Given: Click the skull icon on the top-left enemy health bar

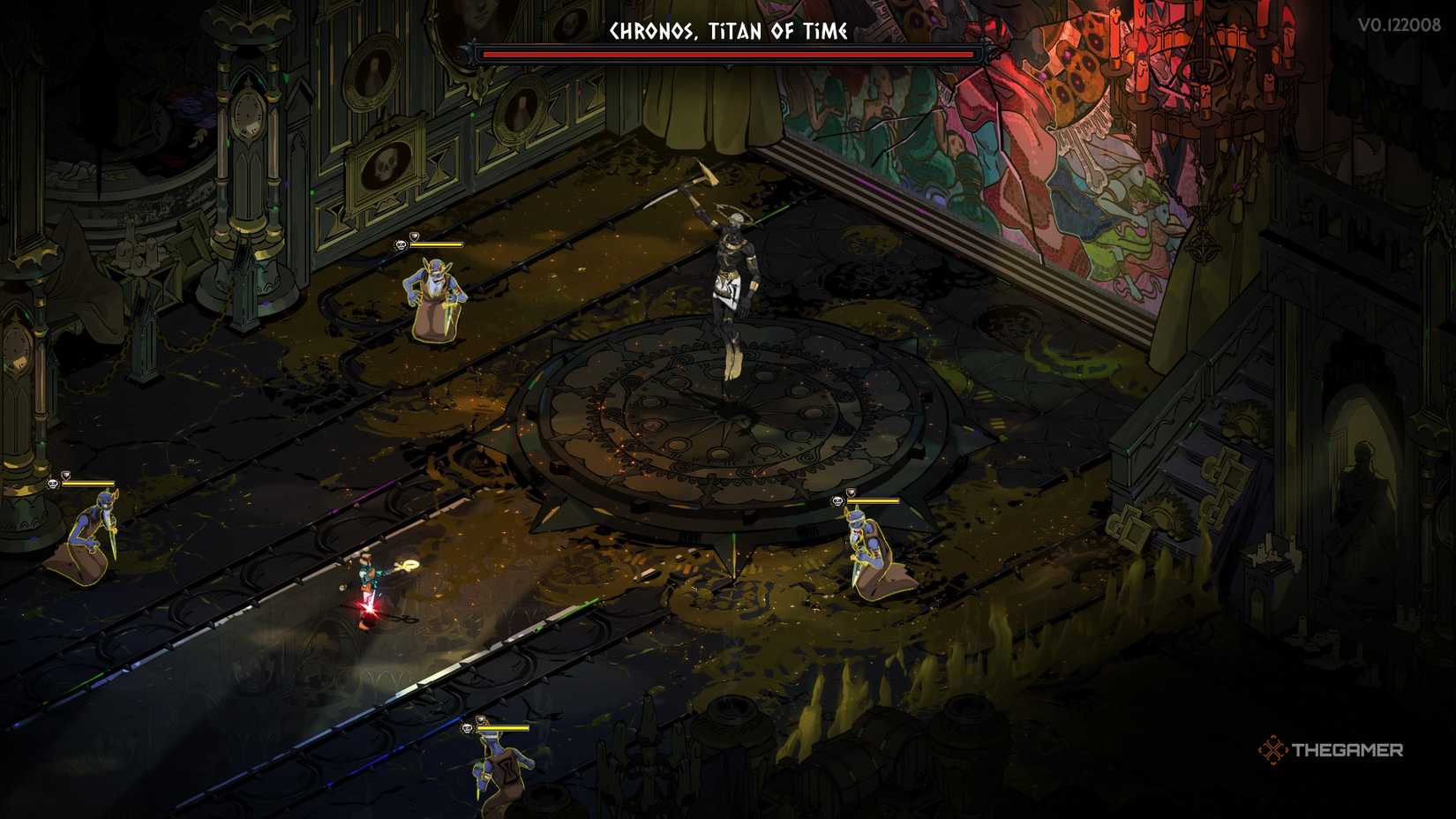Looking at the screenshot, I should tap(402, 244).
